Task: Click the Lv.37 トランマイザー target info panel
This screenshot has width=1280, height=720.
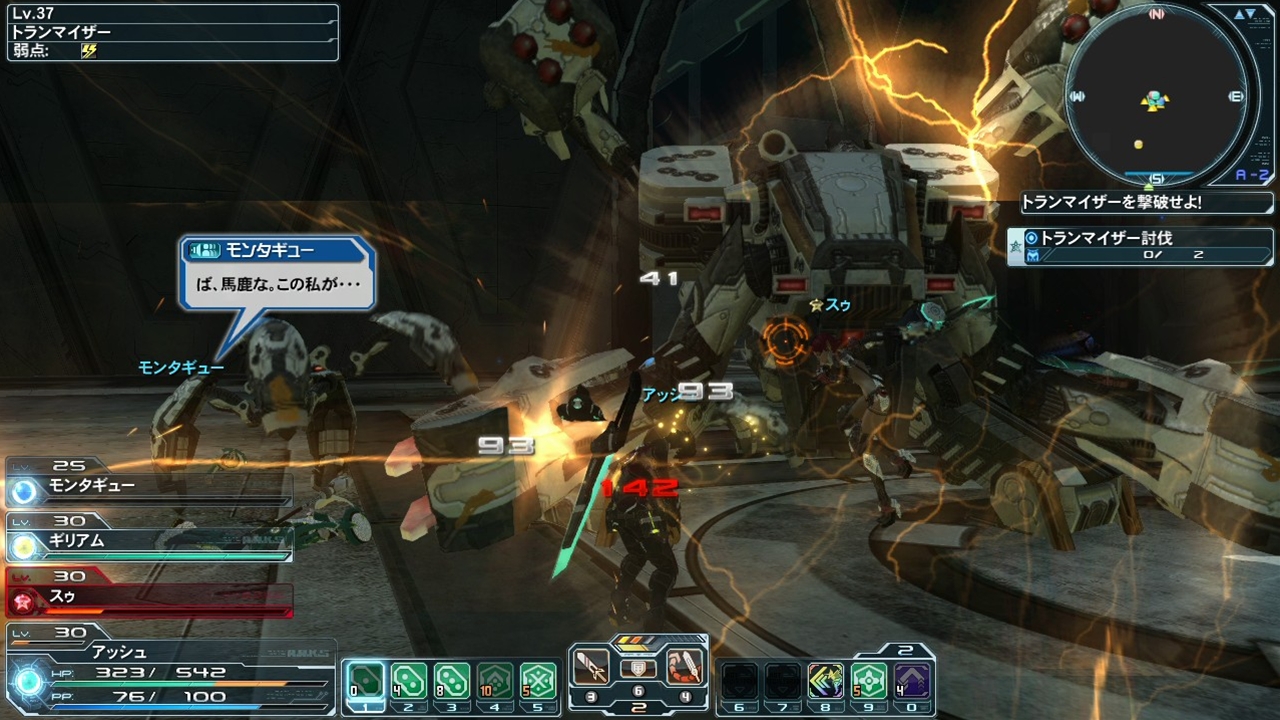Action: coord(172,32)
